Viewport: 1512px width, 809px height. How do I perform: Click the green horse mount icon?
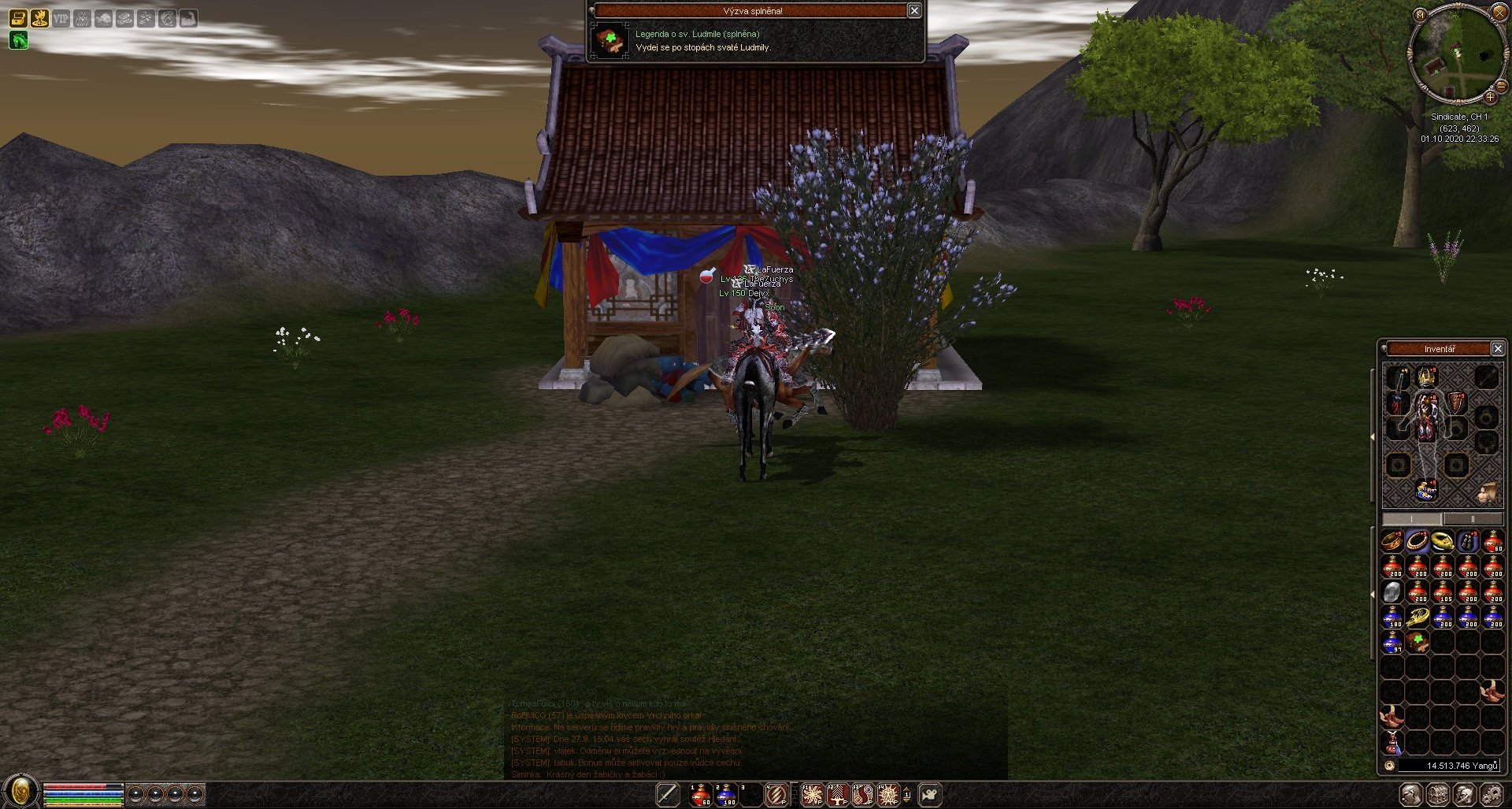pos(18,40)
